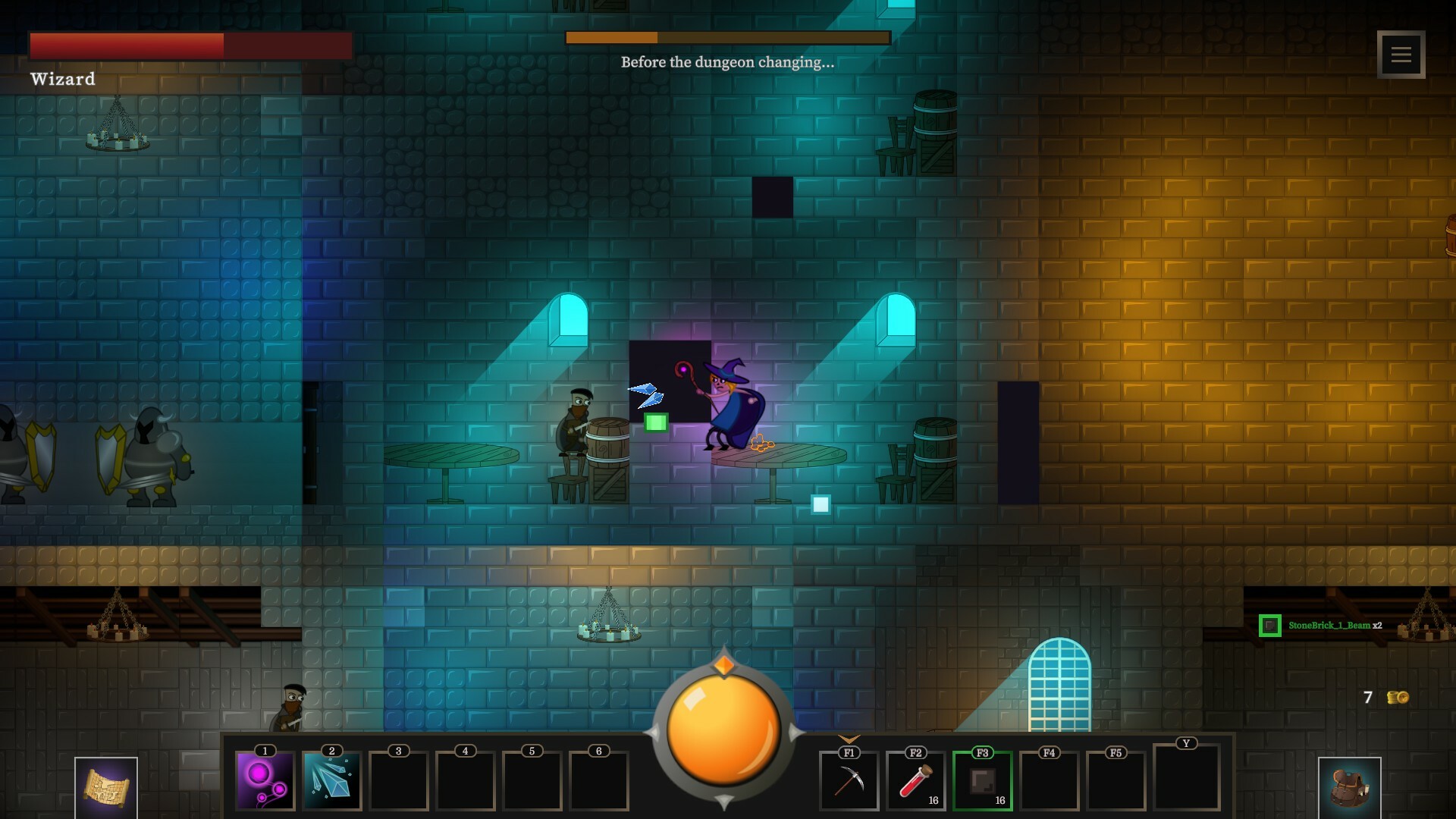Equip the pickaxe in slot F1

pyautogui.click(x=849, y=781)
